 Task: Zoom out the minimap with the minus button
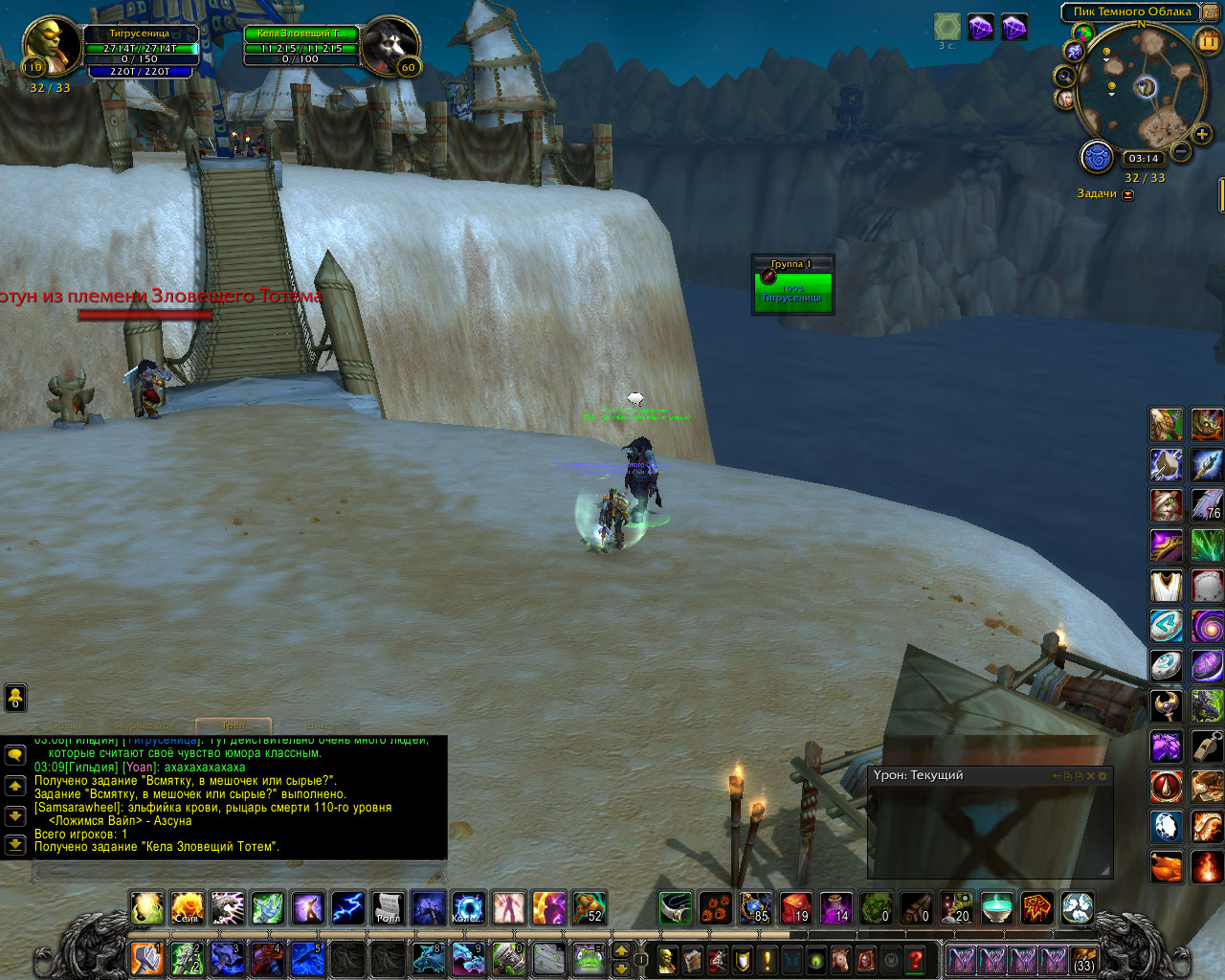tap(1181, 151)
